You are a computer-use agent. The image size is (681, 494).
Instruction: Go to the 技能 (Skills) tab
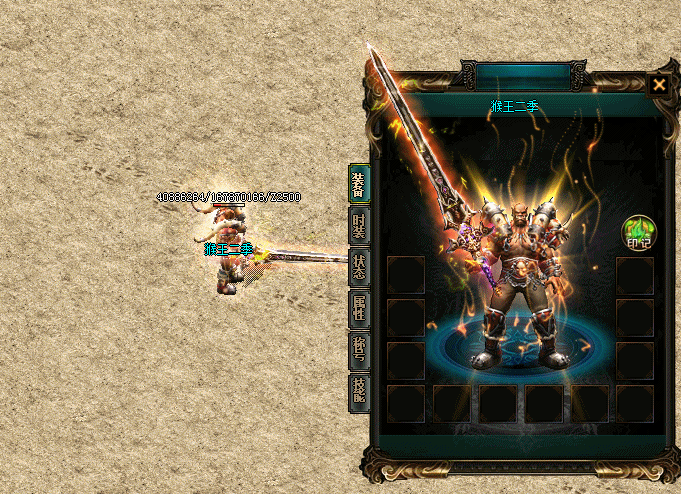tap(359, 392)
